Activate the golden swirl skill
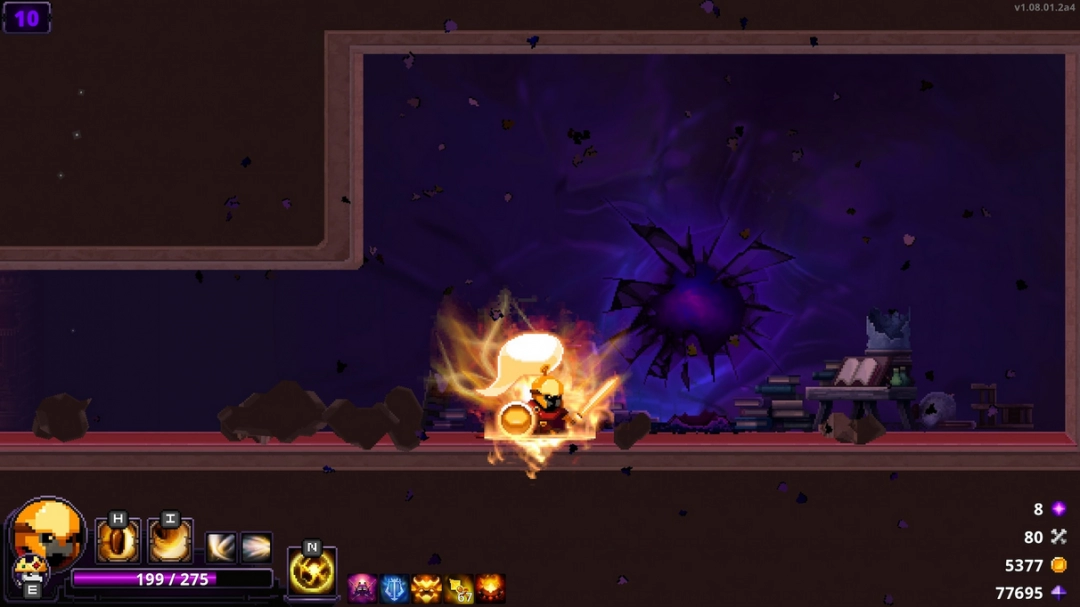This screenshot has width=1080, height=607. pyautogui.click(x=170, y=542)
